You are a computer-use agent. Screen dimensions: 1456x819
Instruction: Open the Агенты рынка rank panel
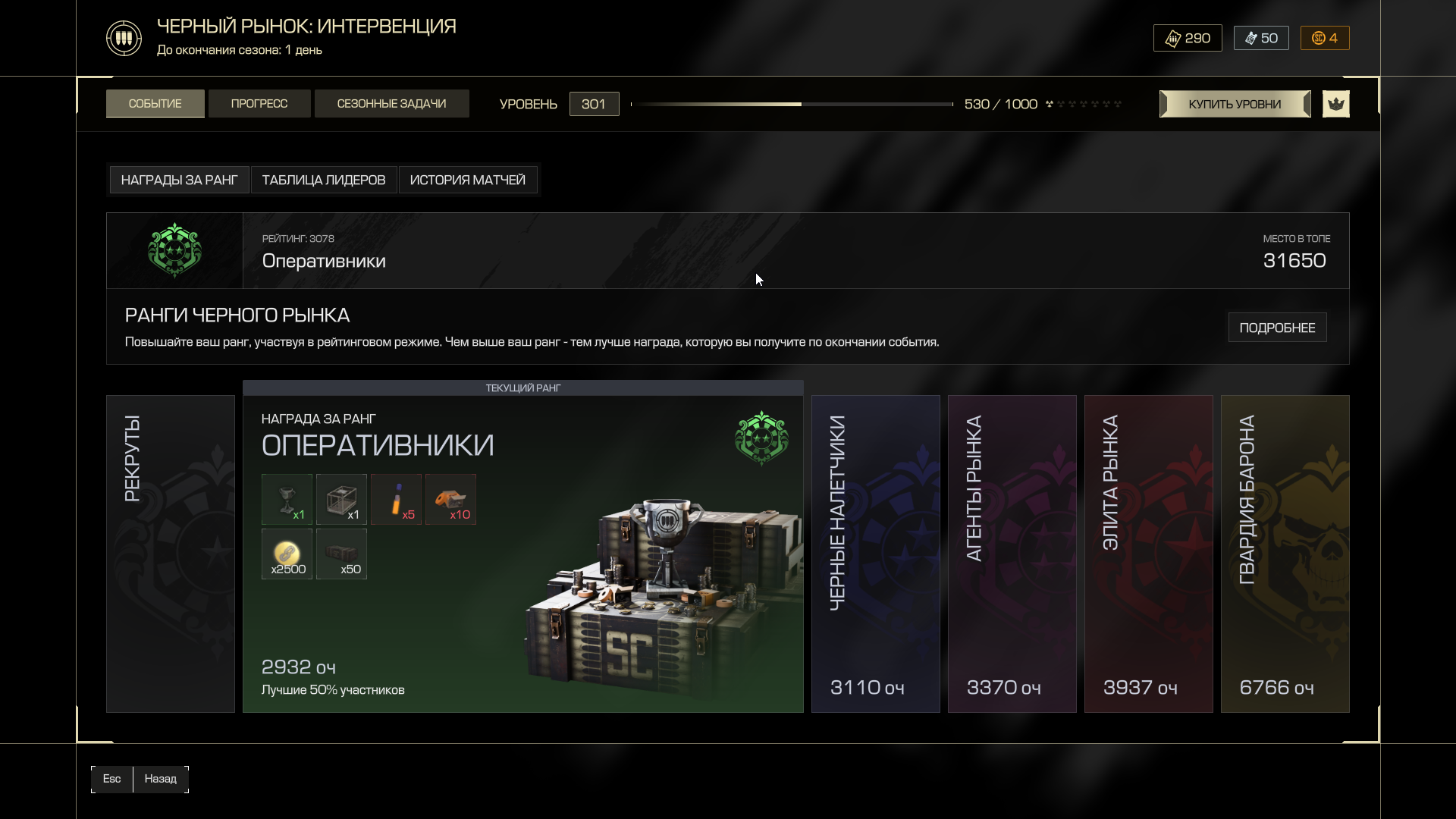tap(1012, 554)
